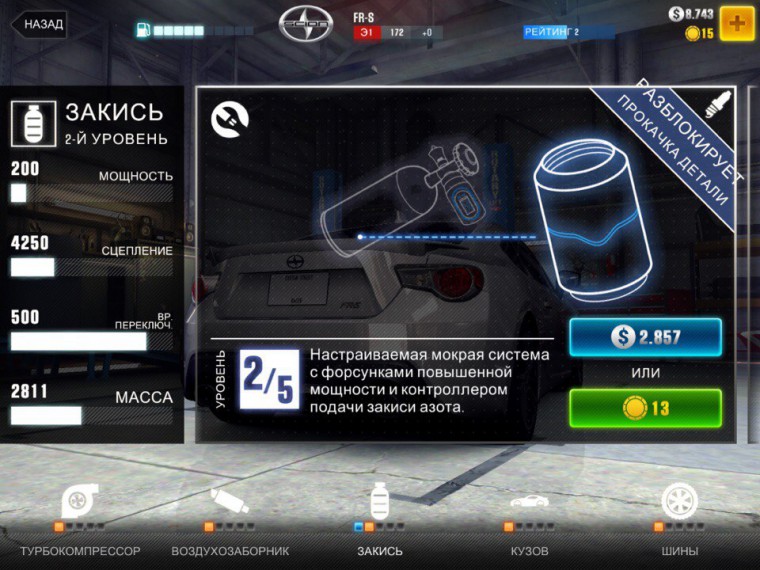The width and height of the screenshot is (760, 570).
Task: Open the РЕЙТИНГ 2 rating bar
Action: (567, 32)
